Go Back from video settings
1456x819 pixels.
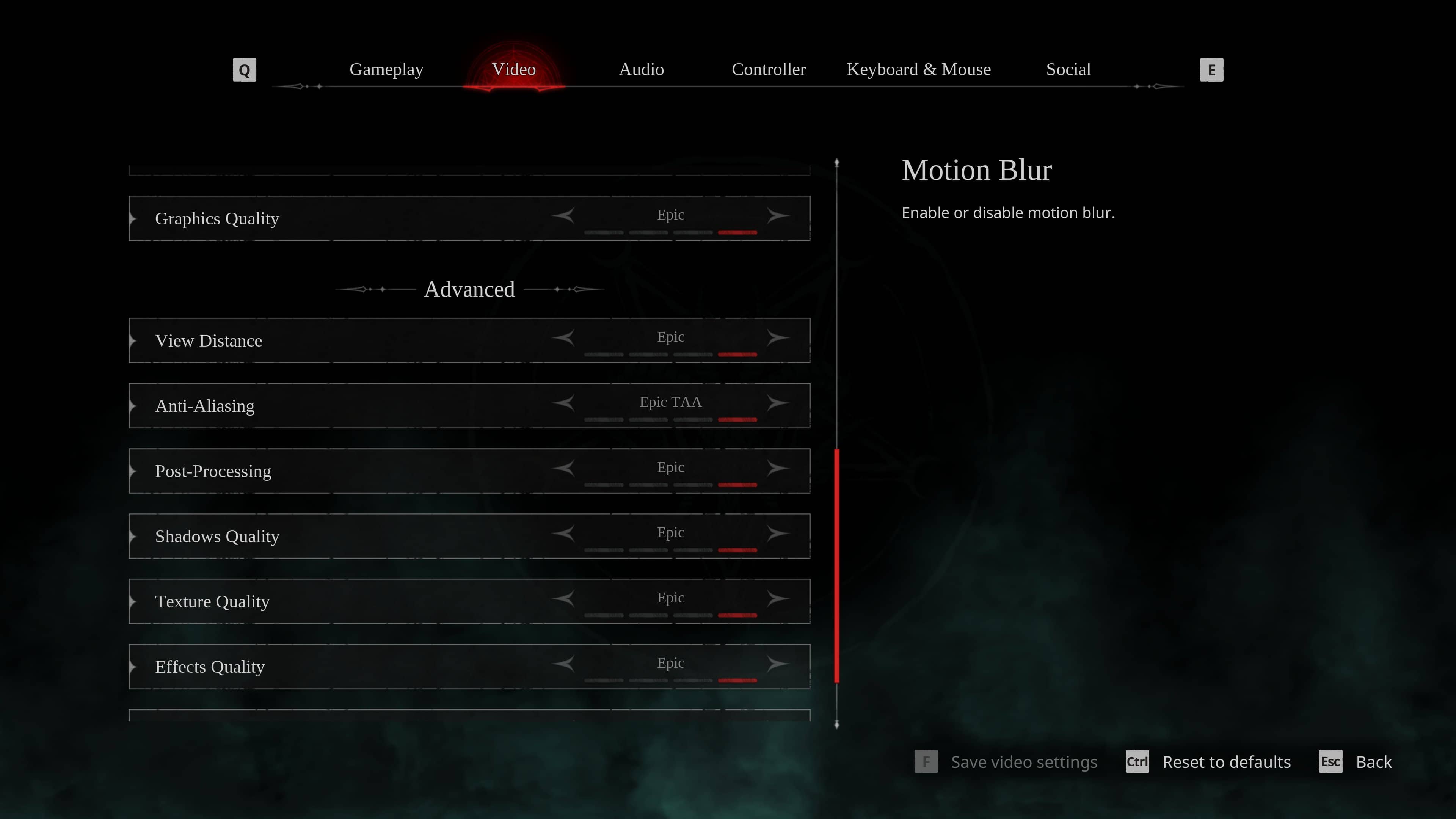1373,762
